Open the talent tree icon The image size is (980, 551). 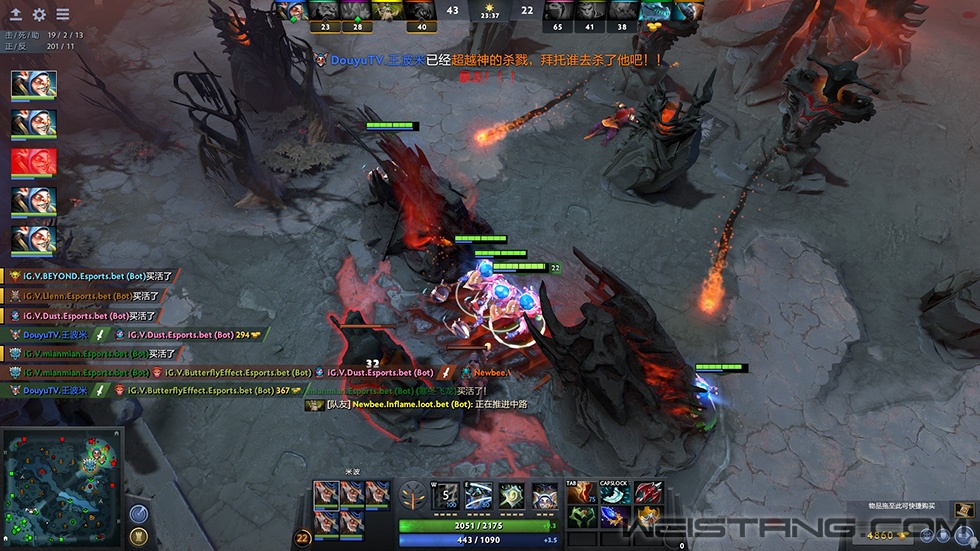click(413, 497)
